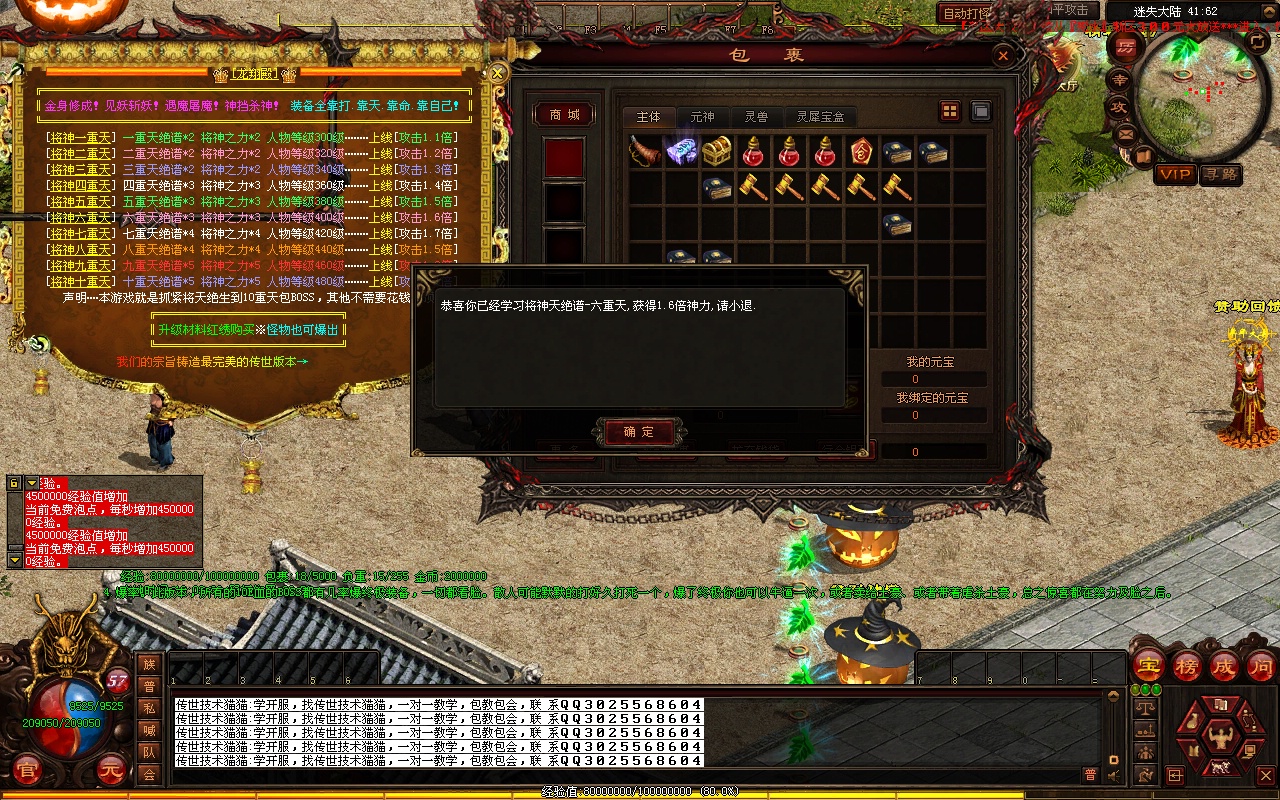Click the minimap refresh arrows button

click(1257, 41)
